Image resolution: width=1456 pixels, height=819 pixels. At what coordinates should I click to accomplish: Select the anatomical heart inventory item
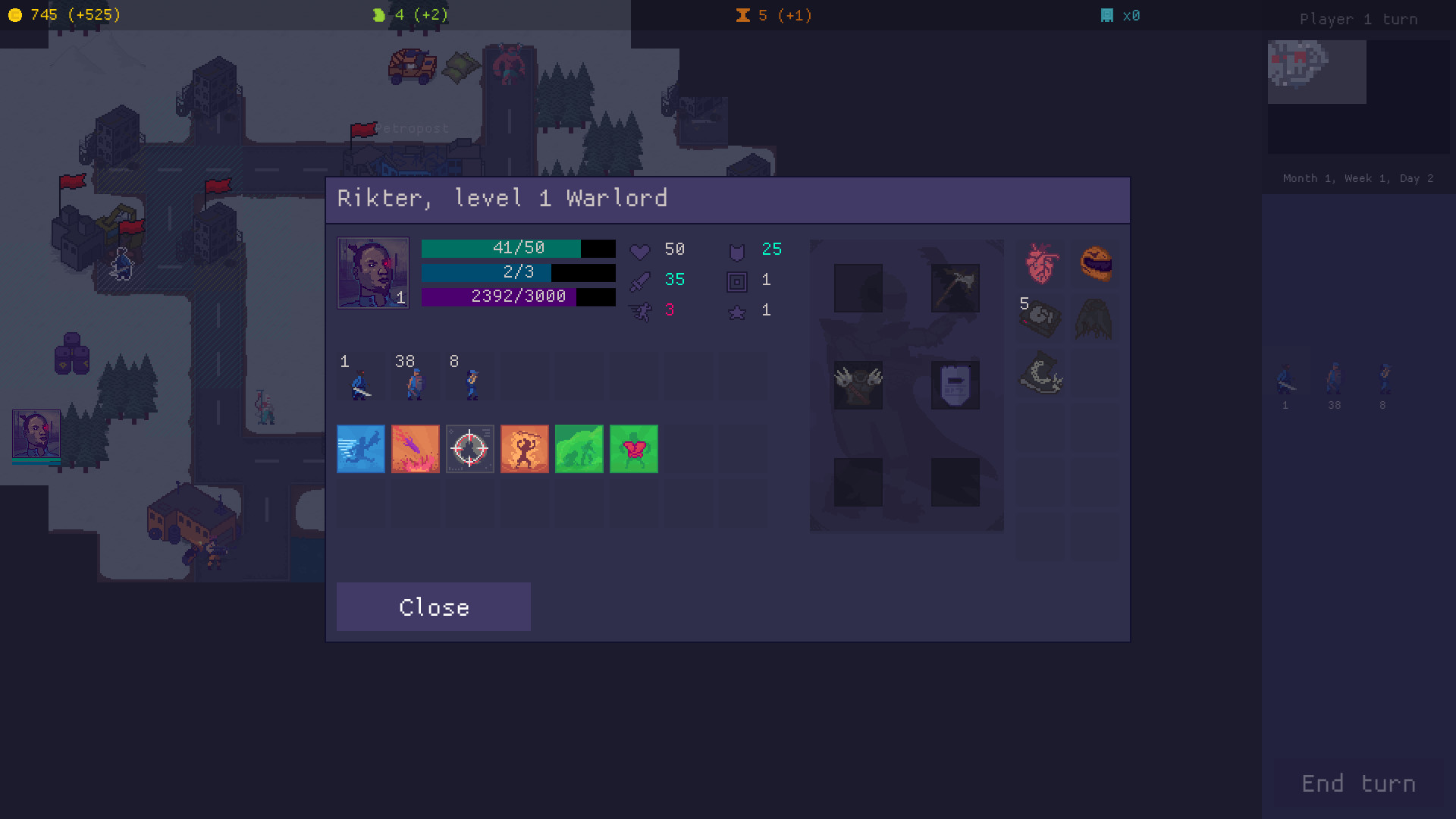[1040, 265]
